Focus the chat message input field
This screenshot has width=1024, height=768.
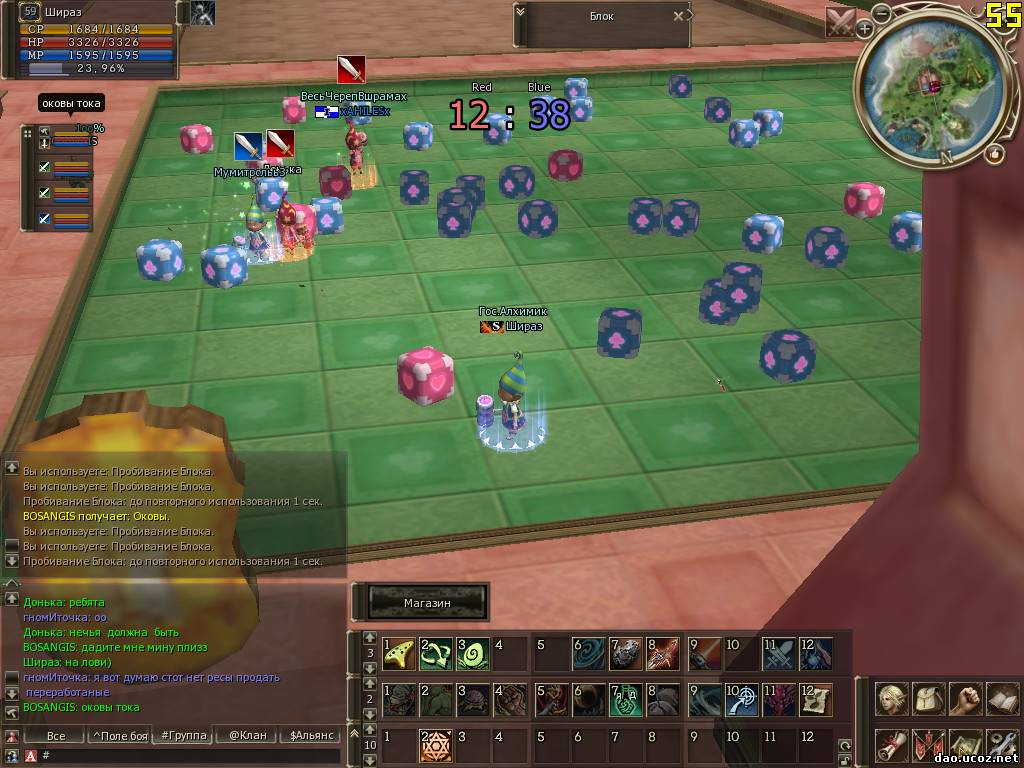(190, 755)
